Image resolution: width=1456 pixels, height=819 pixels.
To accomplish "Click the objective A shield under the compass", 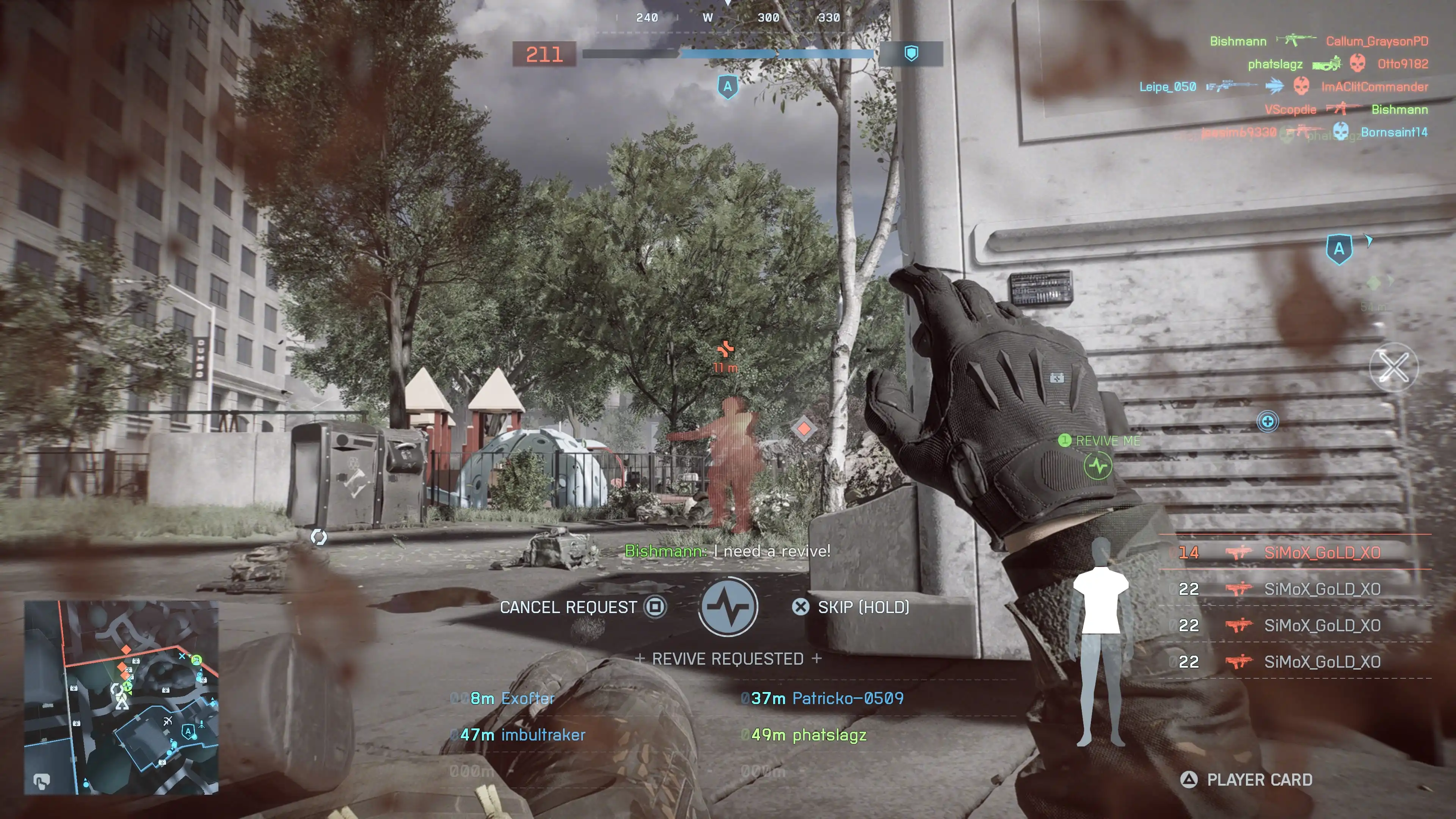I will (728, 87).
